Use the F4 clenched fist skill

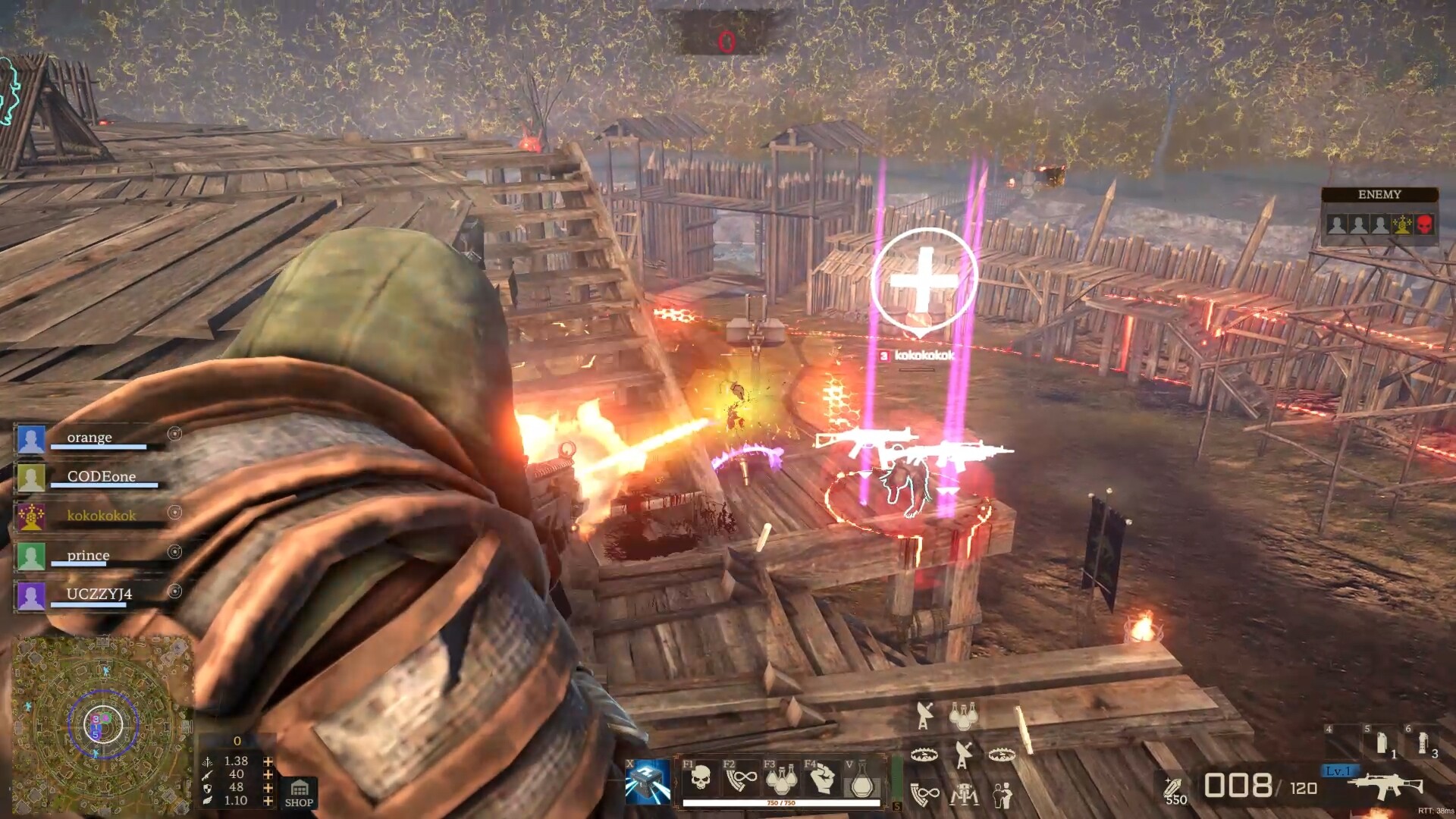822,777
